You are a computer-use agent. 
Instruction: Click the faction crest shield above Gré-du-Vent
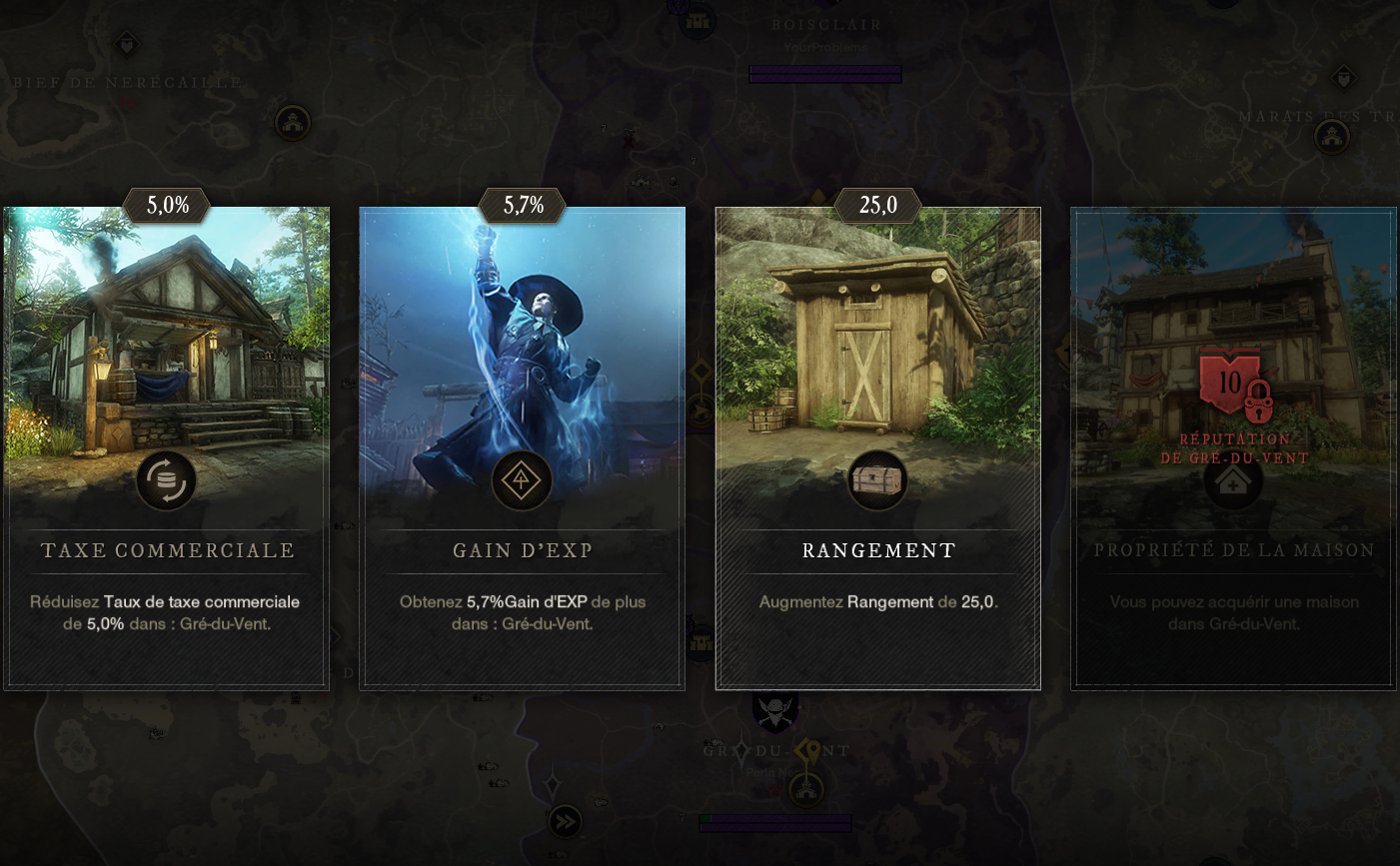coord(774,713)
